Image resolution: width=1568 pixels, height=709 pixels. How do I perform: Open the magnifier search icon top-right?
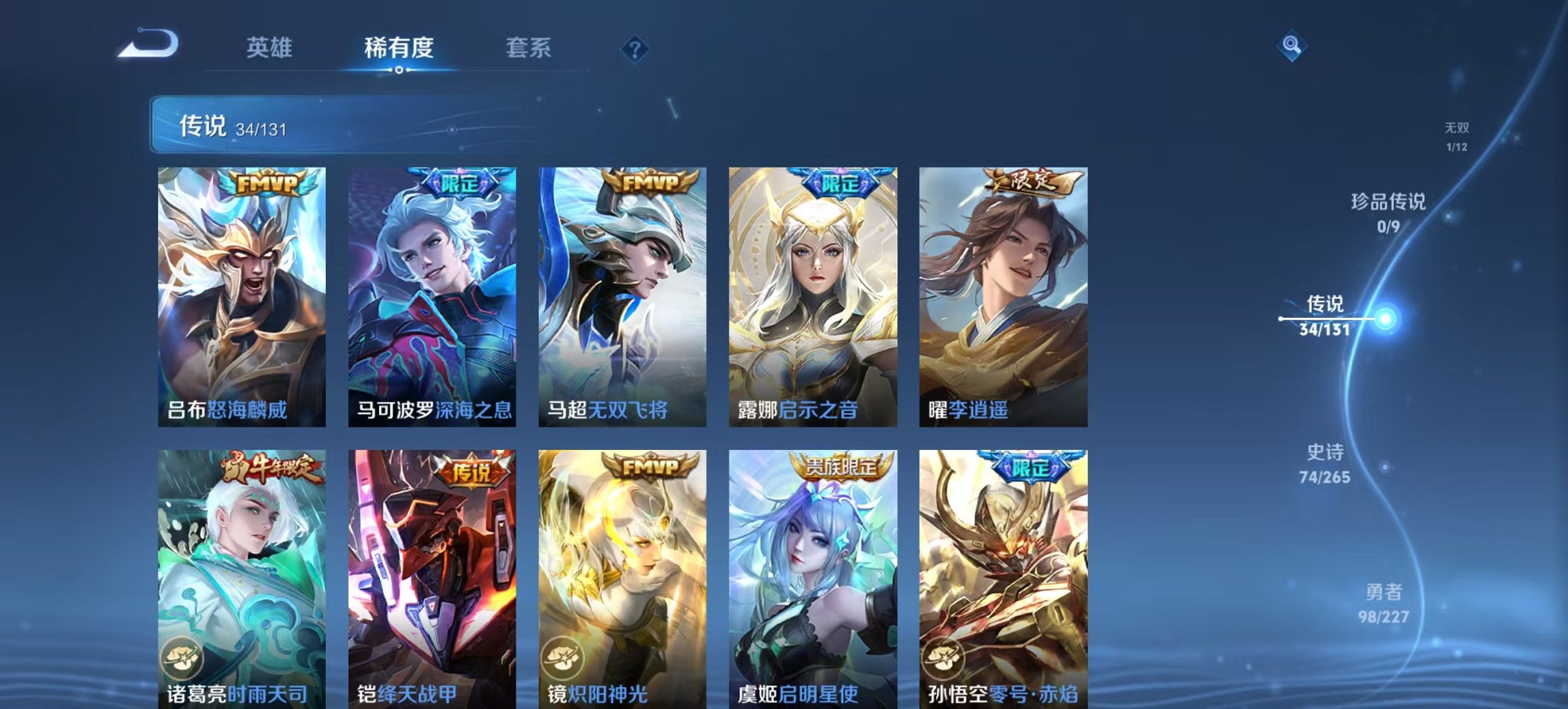point(1291,46)
